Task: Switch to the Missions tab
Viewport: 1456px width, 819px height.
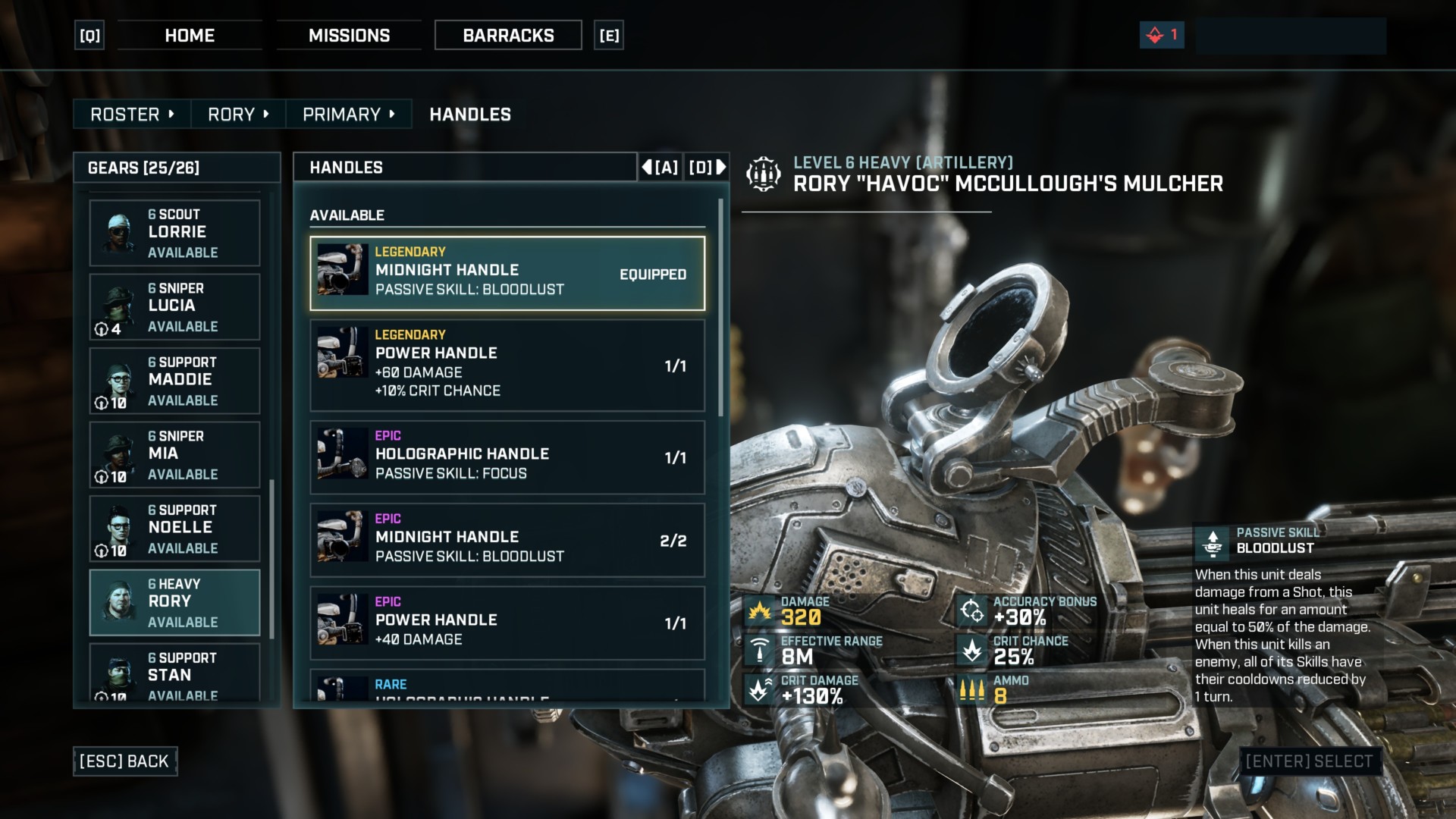Action: pyautogui.click(x=349, y=36)
